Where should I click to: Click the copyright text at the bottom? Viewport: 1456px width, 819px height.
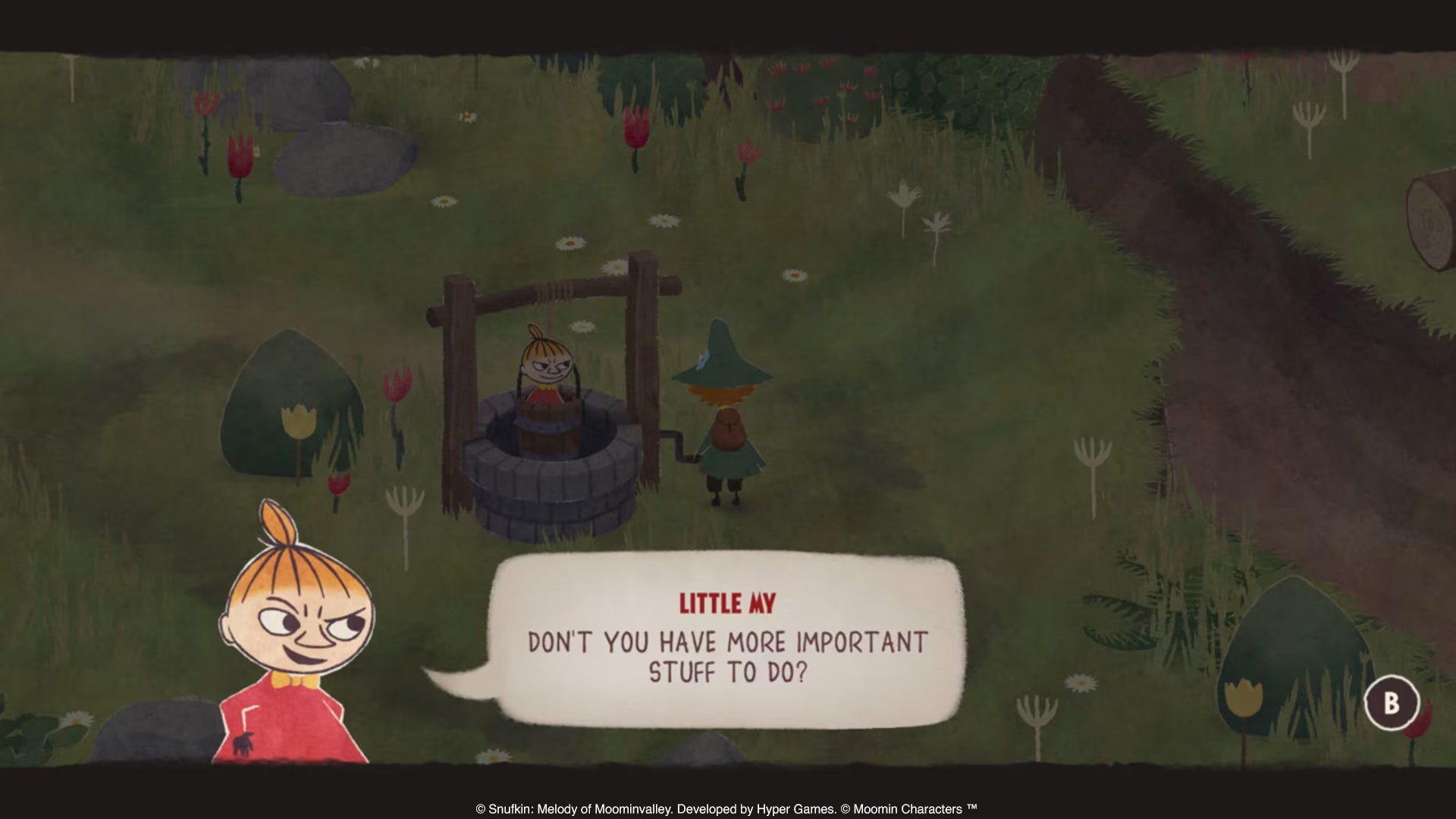pos(728,809)
